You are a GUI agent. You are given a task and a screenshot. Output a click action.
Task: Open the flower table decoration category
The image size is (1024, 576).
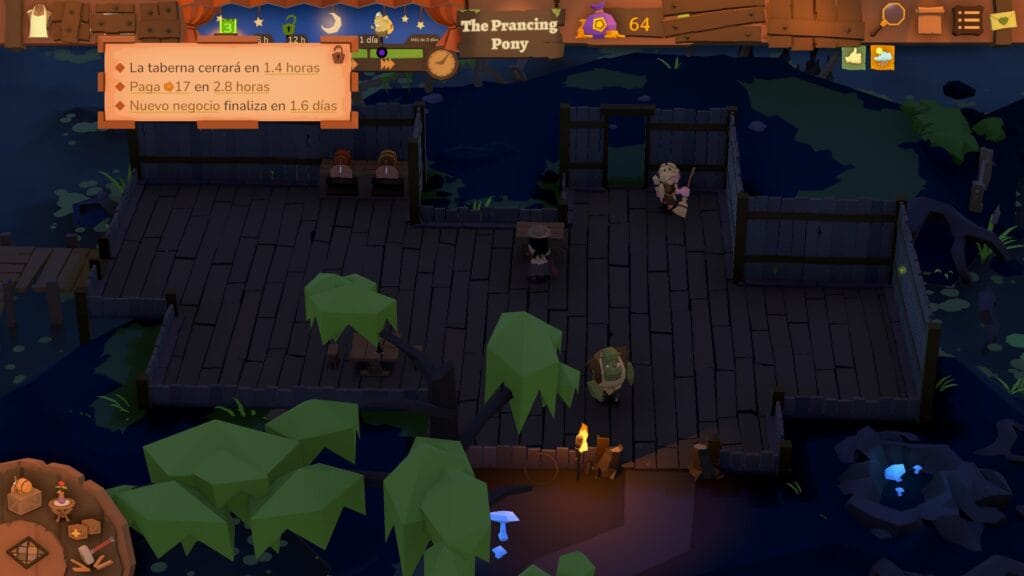pyautogui.click(x=61, y=500)
